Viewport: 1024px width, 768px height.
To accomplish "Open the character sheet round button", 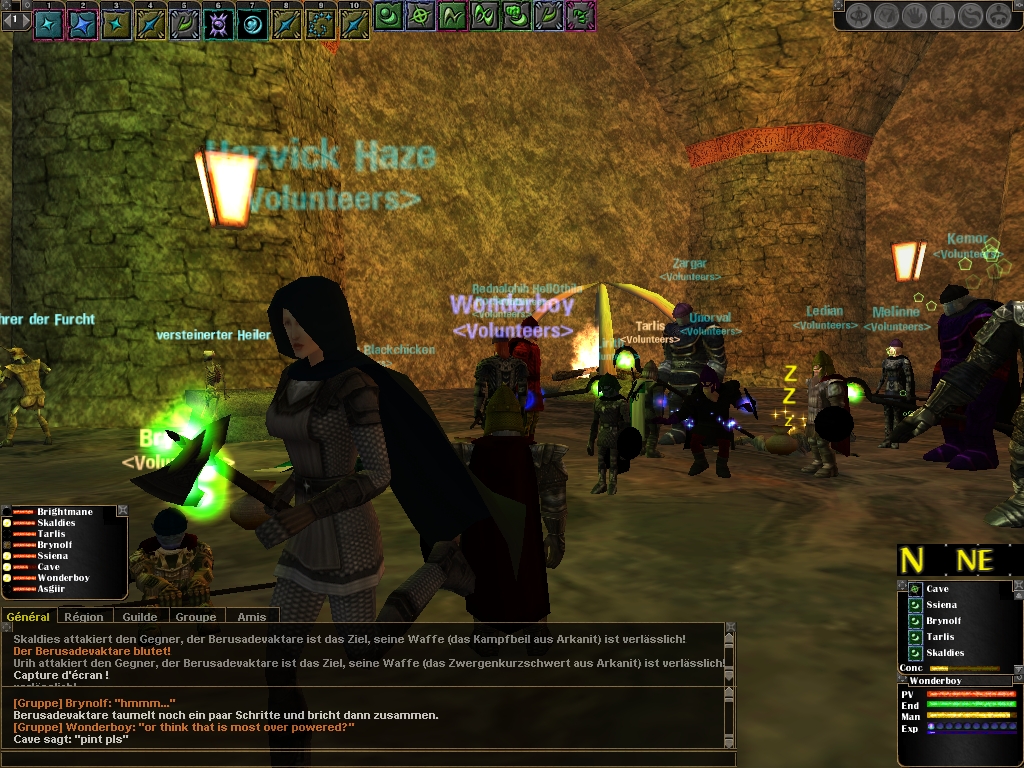I will click(x=858, y=16).
